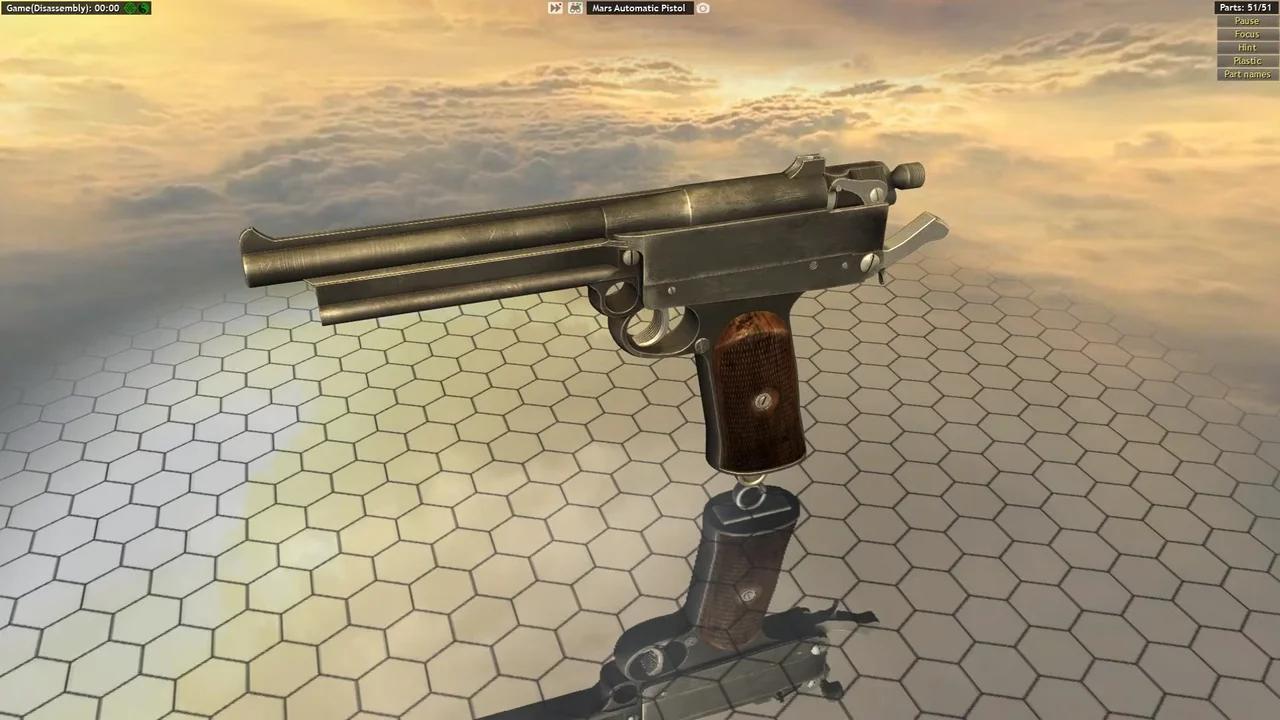Click the pistol's trigger

[655, 325]
